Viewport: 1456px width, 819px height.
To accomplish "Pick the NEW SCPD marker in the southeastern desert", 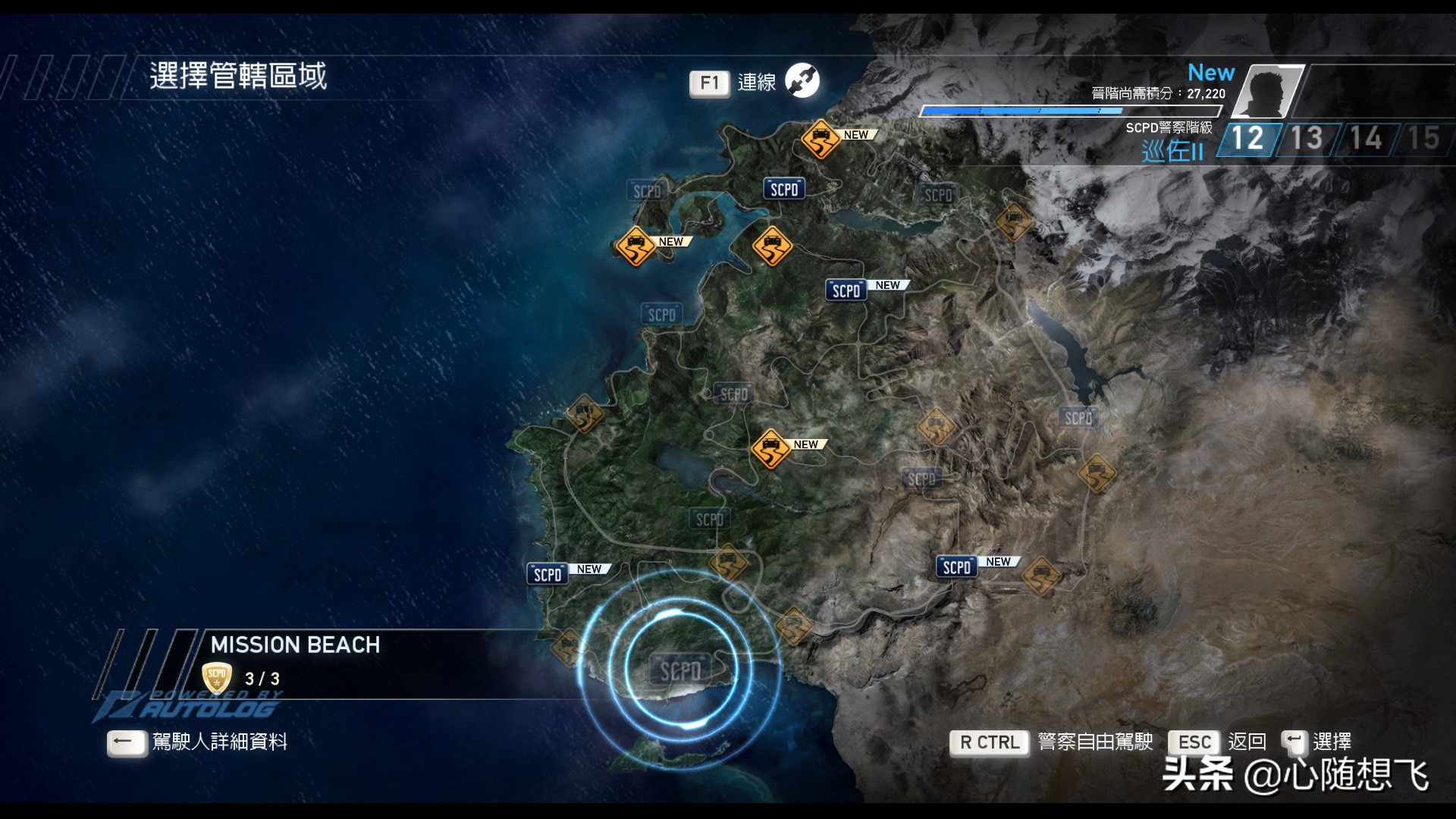I will click(957, 566).
